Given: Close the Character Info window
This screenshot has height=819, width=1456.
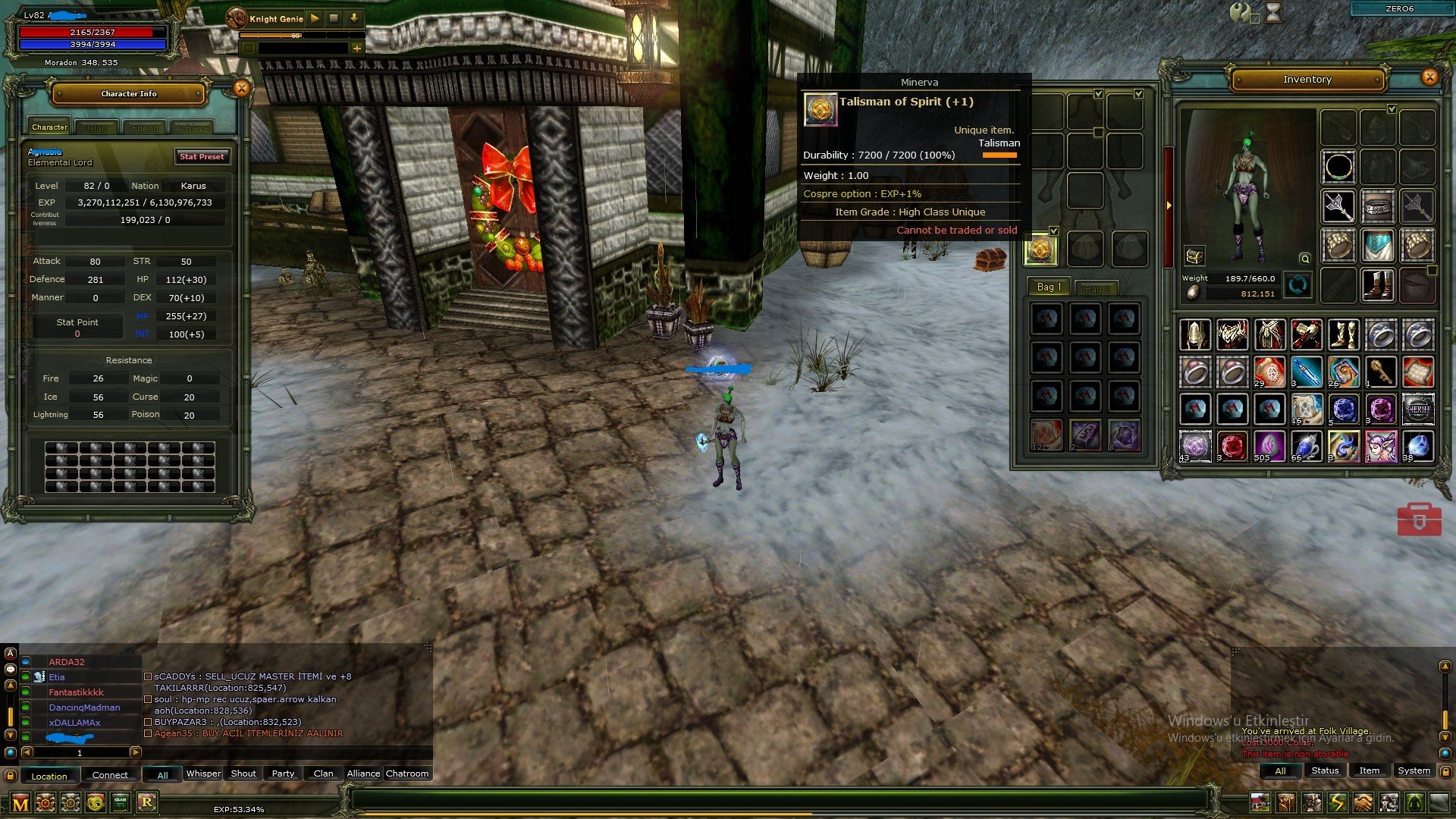Looking at the screenshot, I should (x=241, y=89).
